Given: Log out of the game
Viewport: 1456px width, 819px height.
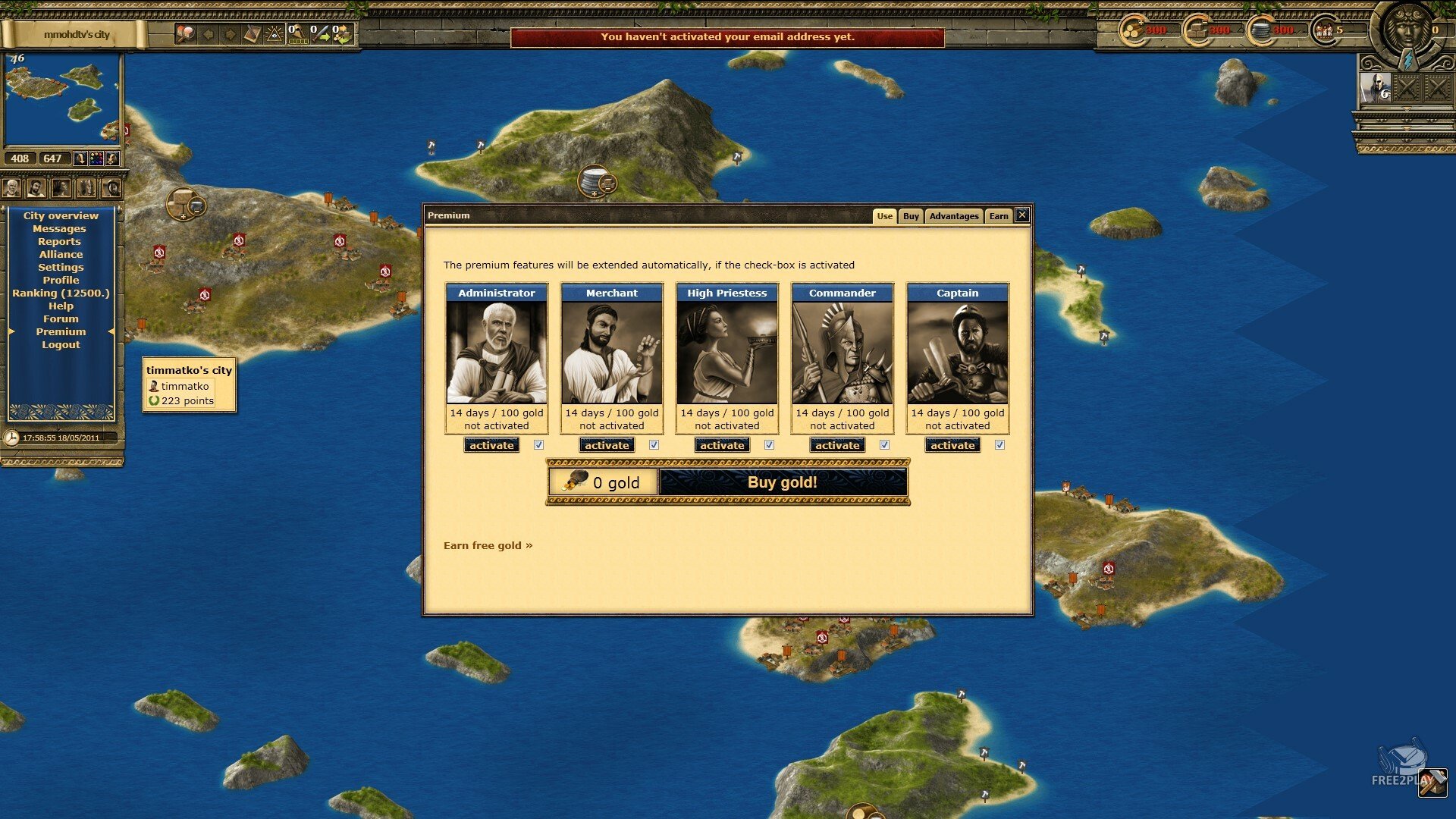Looking at the screenshot, I should (x=61, y=345).
